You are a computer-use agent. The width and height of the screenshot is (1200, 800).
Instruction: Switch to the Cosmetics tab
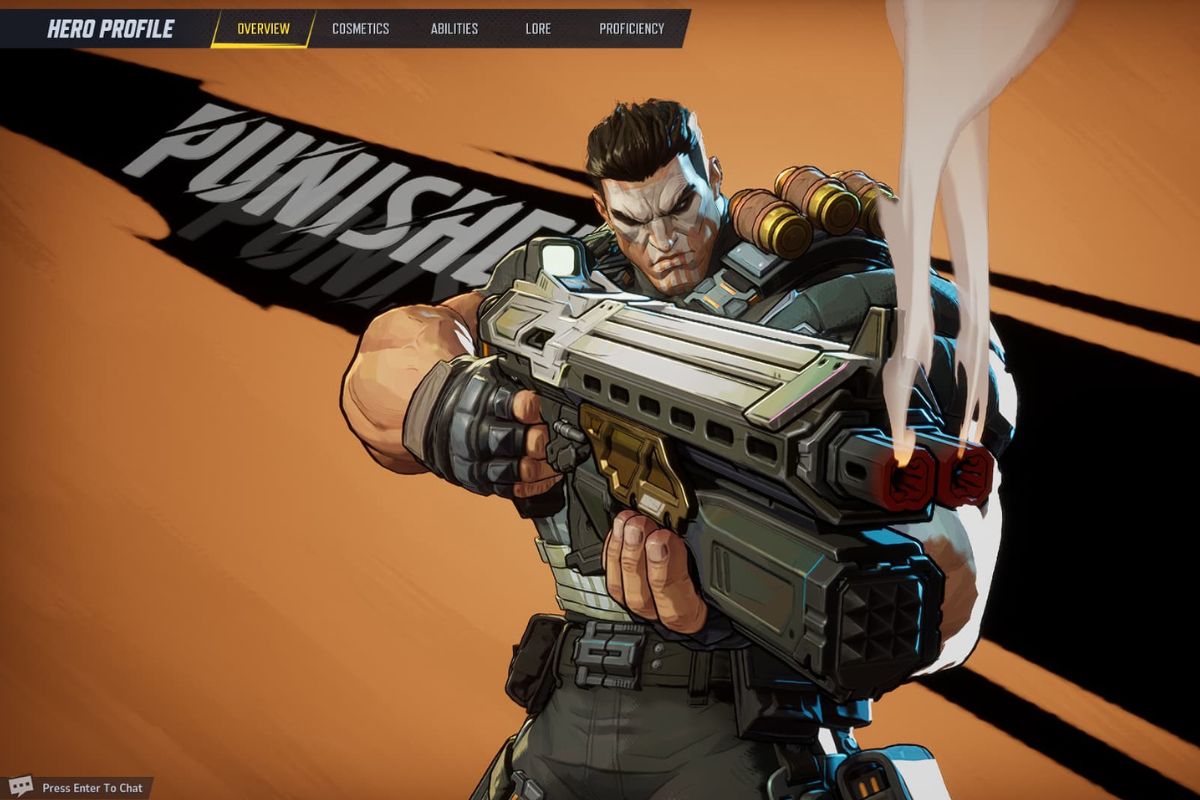point(360,29)
